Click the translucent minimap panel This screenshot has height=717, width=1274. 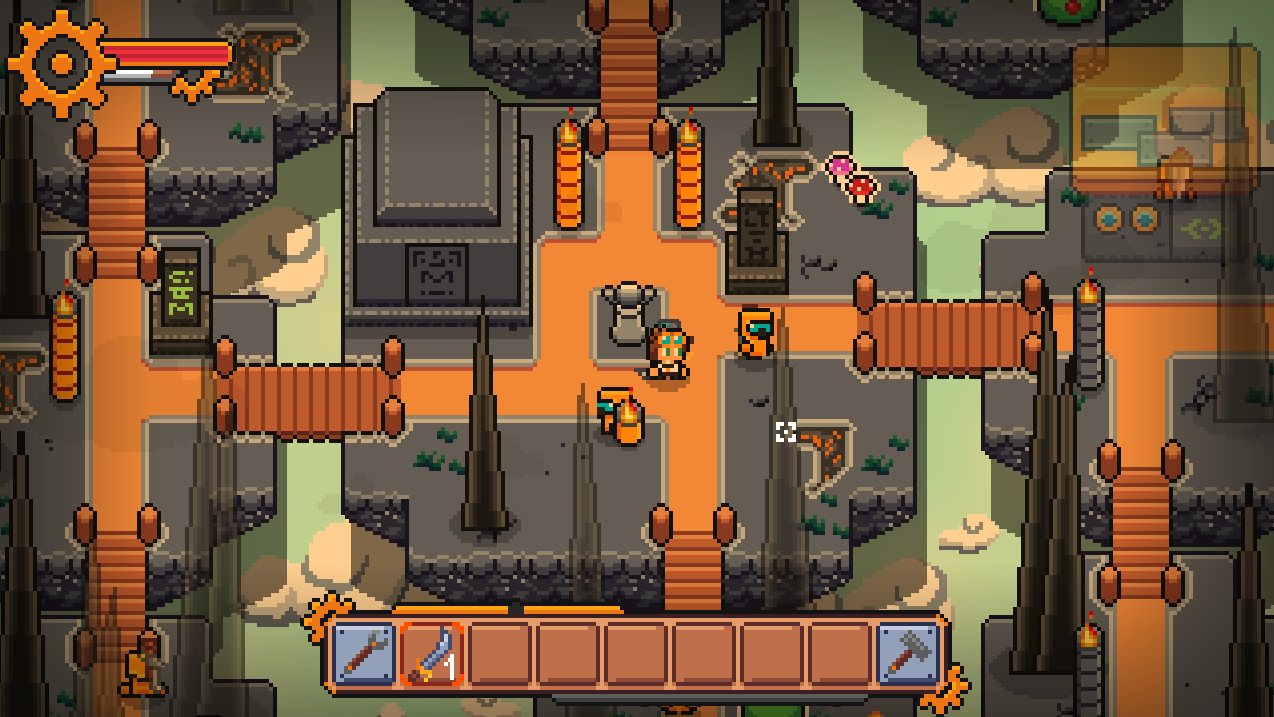tap(1165, 118)
